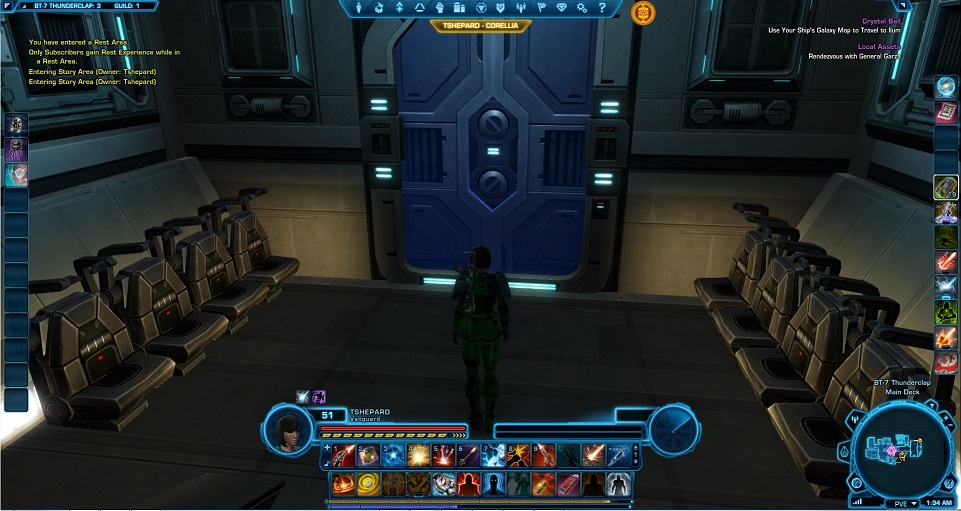This screenshot has height=511, width=961.
Task: Select the Local Assets mission tracker entry
Action: pos(879,46)
